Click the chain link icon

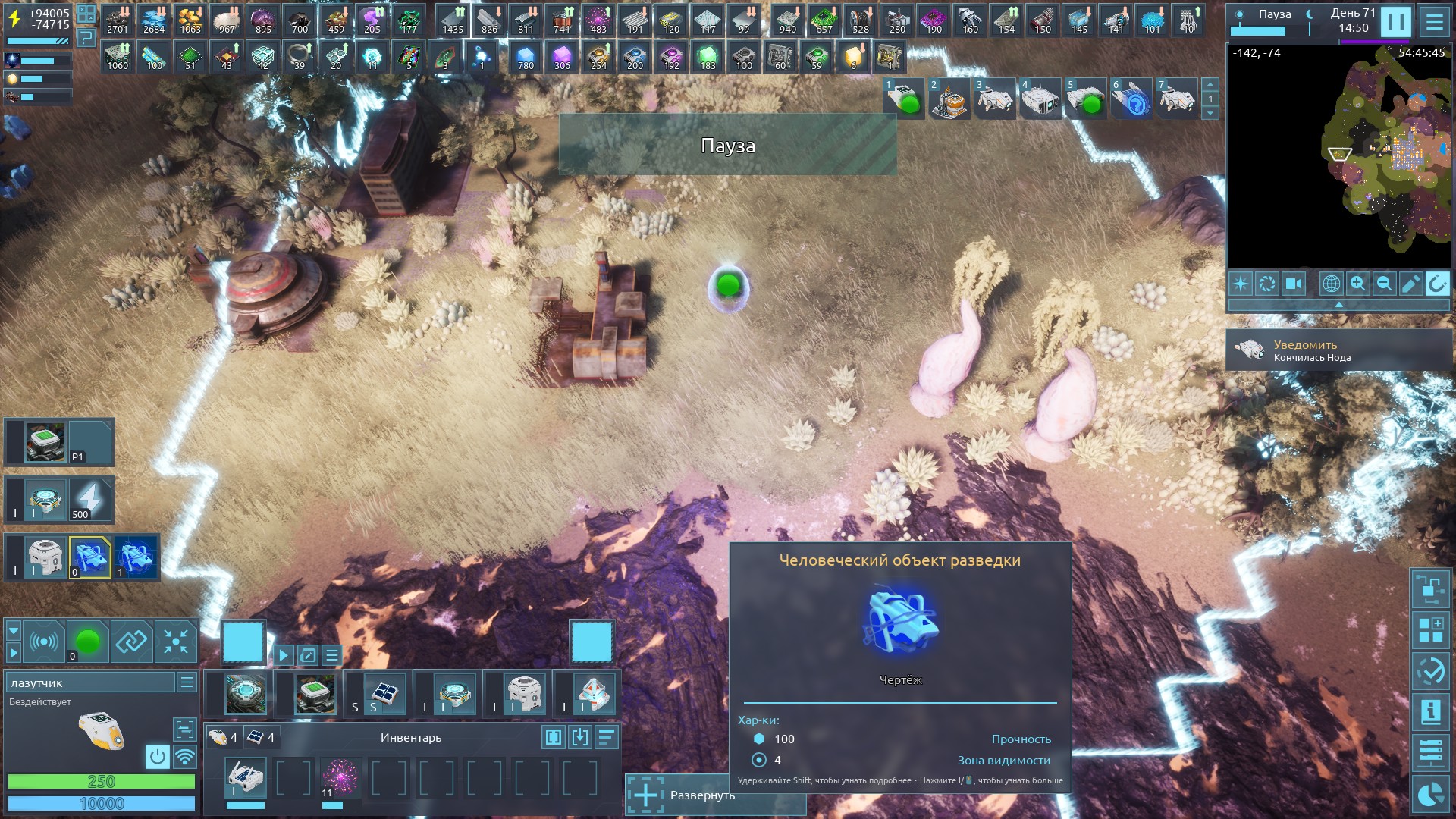[x=131, y=642]
